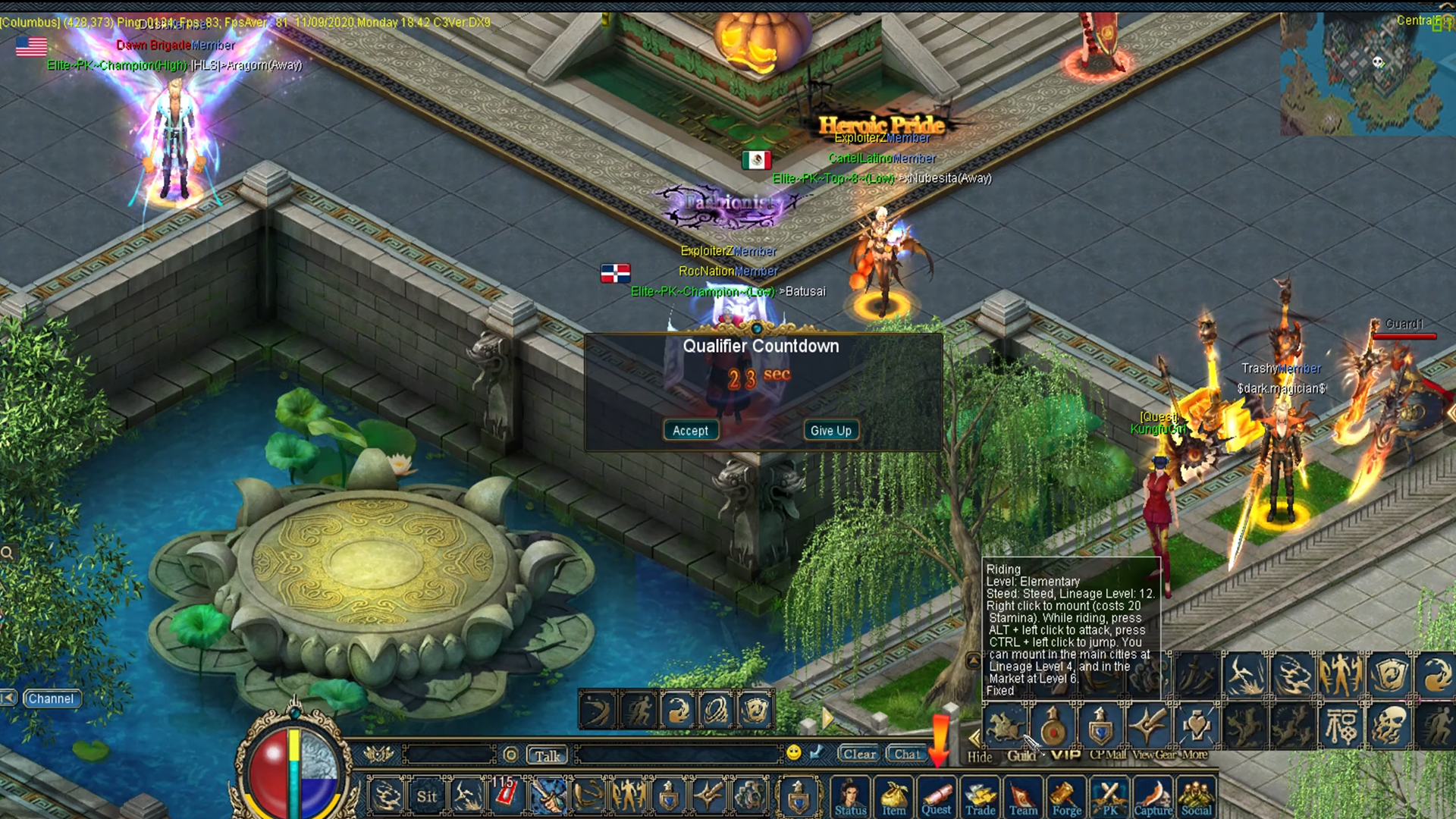Open the Item inventory bag

pos(893,799)
